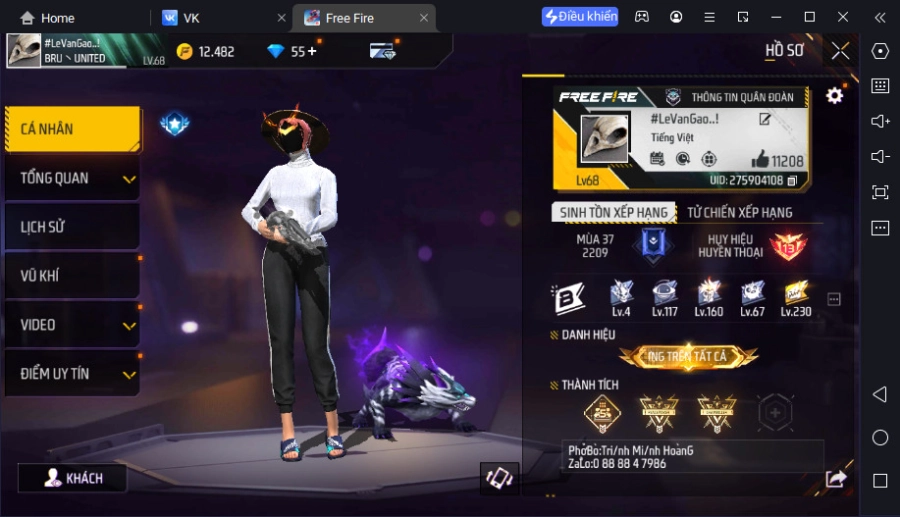Copy the player UID

point(792,181)
